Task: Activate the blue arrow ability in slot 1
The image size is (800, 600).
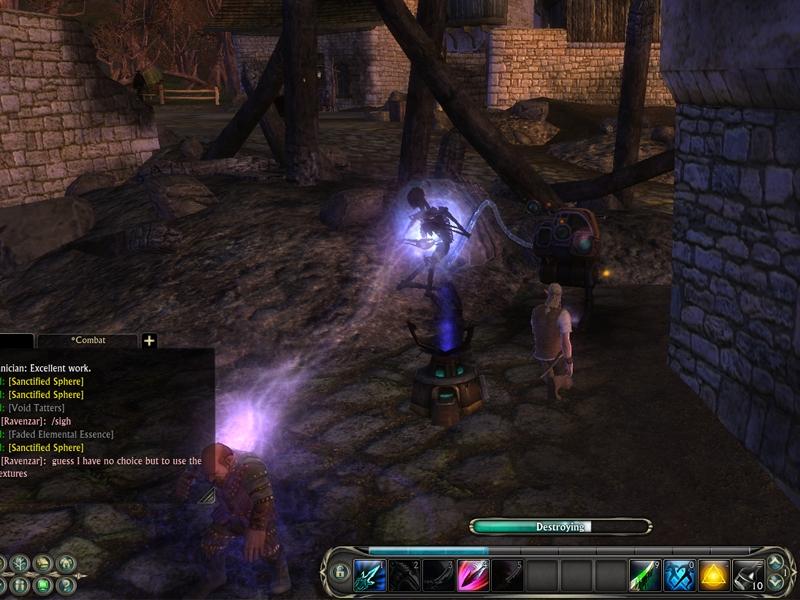Action: [x=369, y=575]
